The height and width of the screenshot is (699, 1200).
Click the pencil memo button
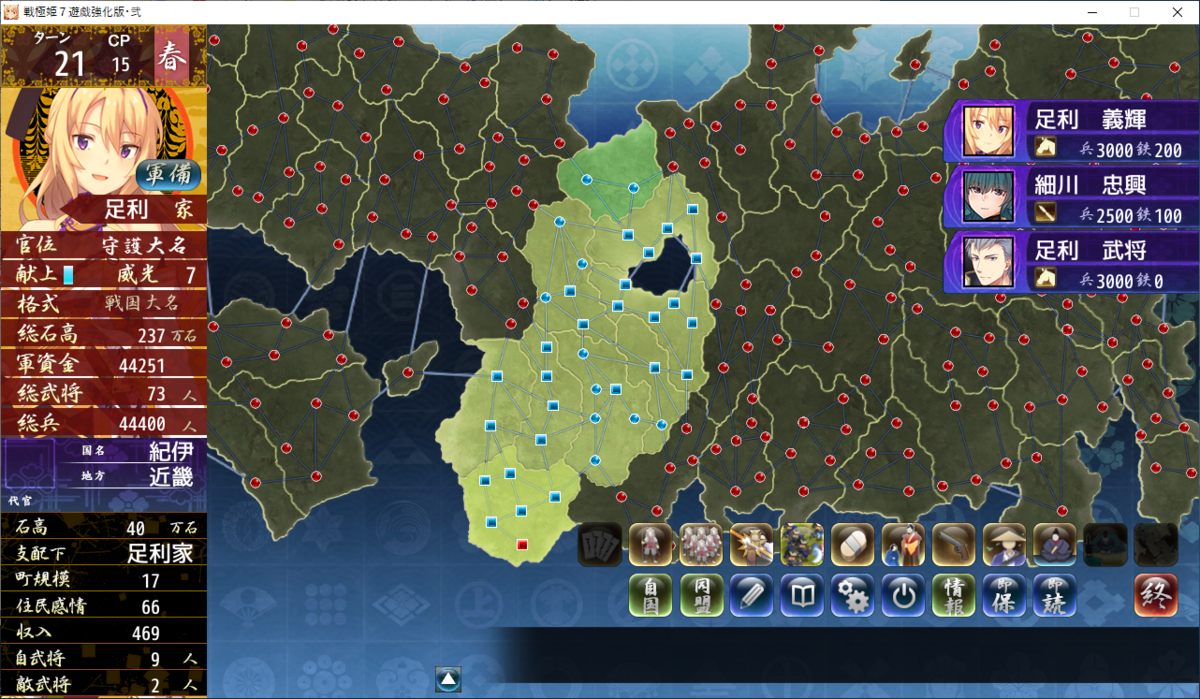pos(751,596)
